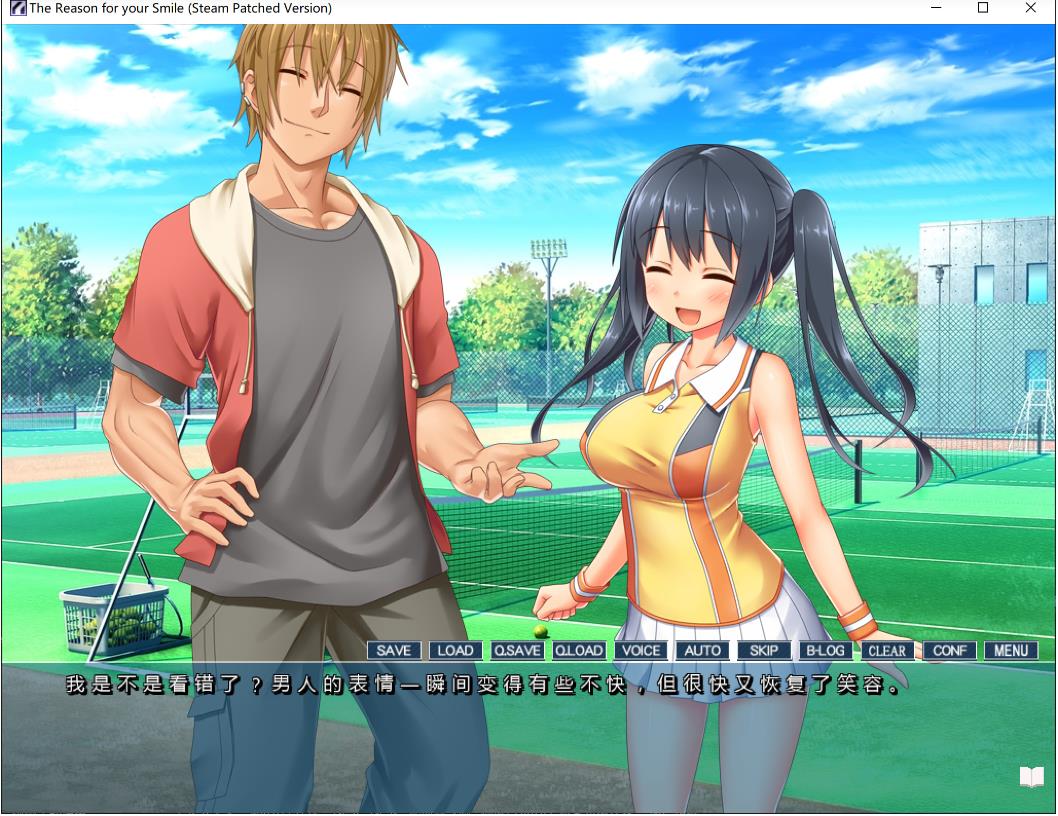Screen dimensions: 1058x816
Task: Quick save with Q.SAVE
Action: [517, 650]
